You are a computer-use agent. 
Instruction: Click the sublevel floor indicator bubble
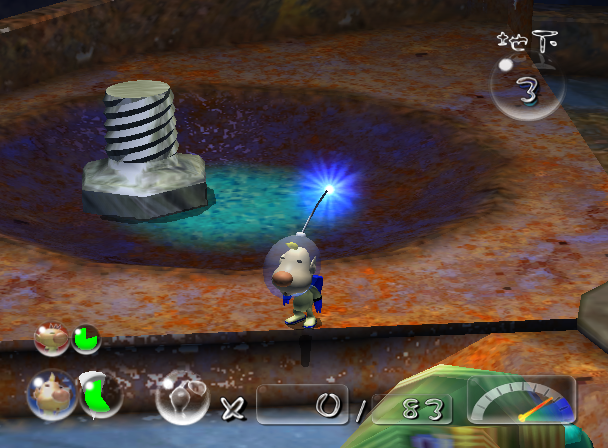(x=525, y=91)
